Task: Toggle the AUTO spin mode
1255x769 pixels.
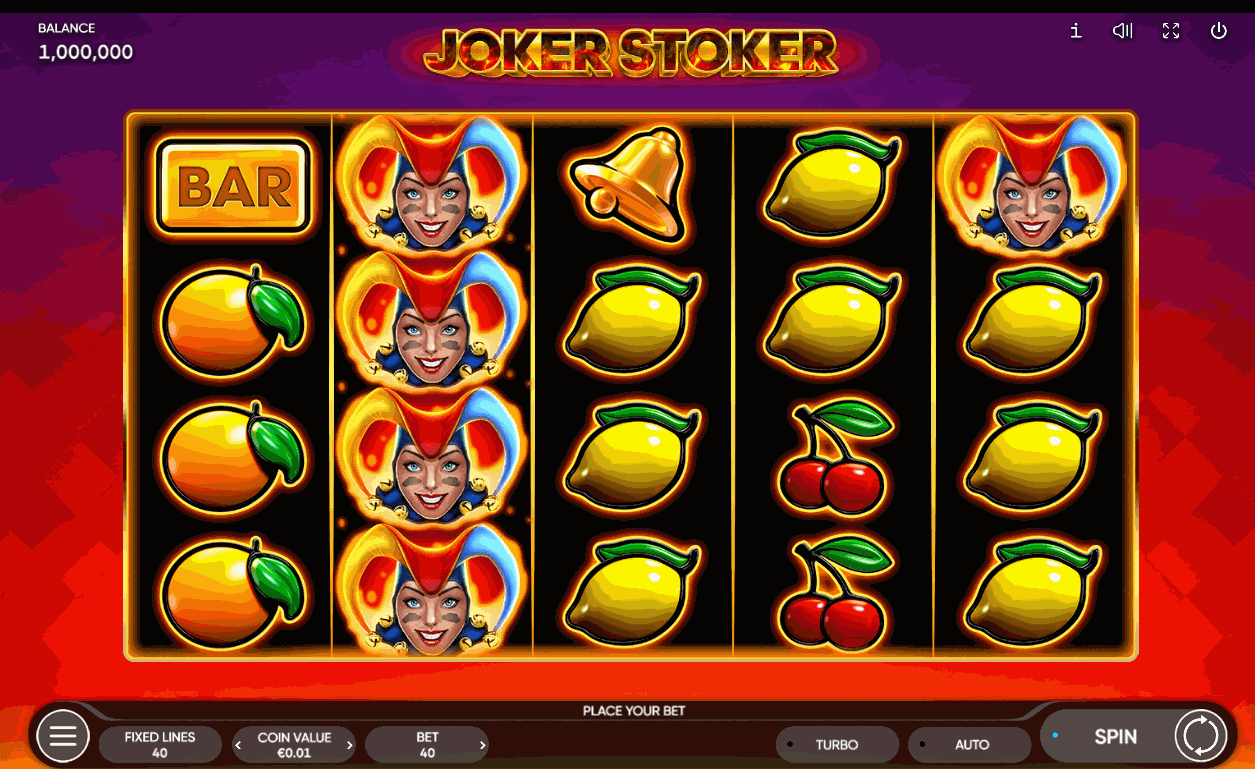Action: (x=969, y=745)
